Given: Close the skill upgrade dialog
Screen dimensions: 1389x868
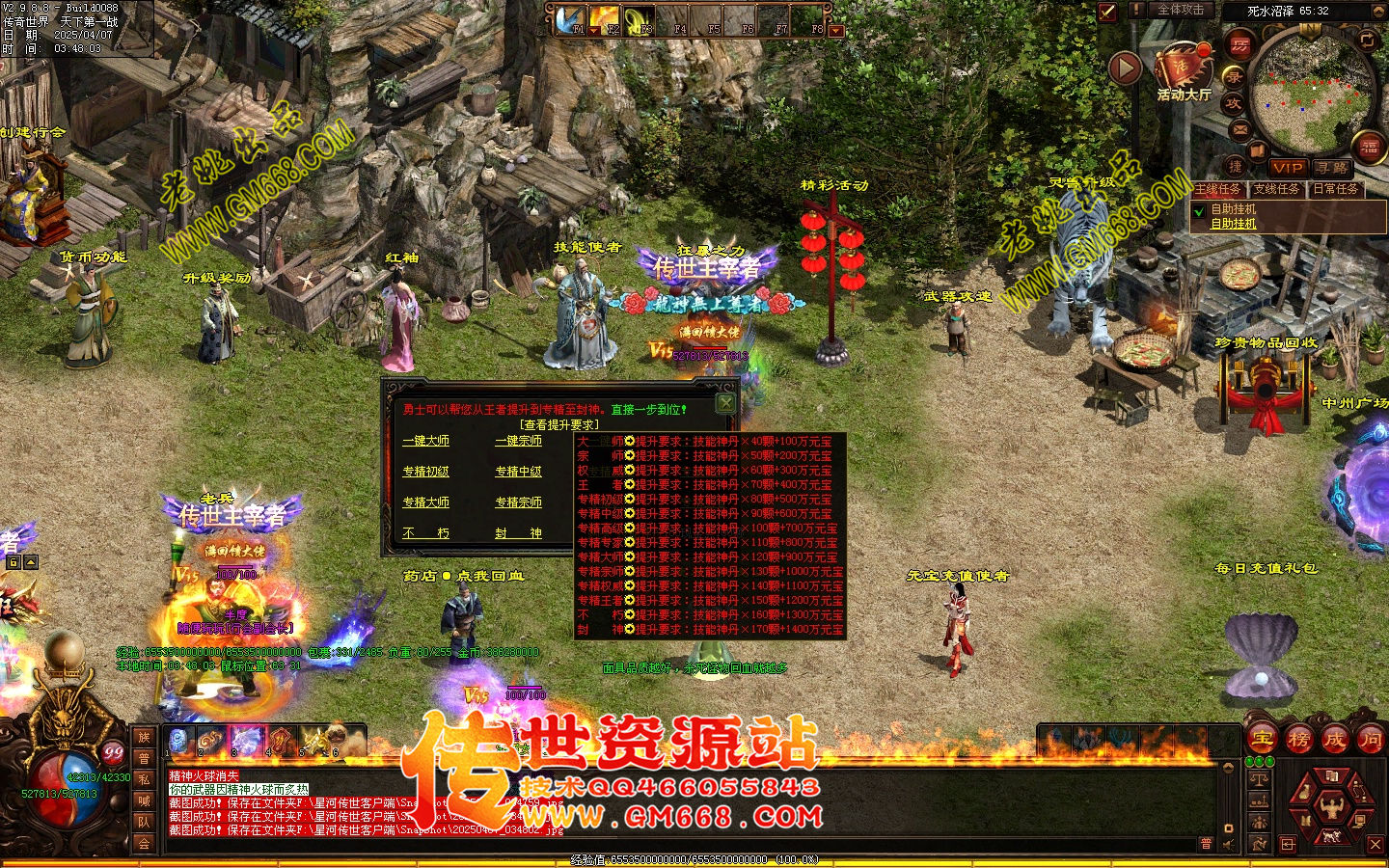Looking at the screenshot, I should coord(725,403).
